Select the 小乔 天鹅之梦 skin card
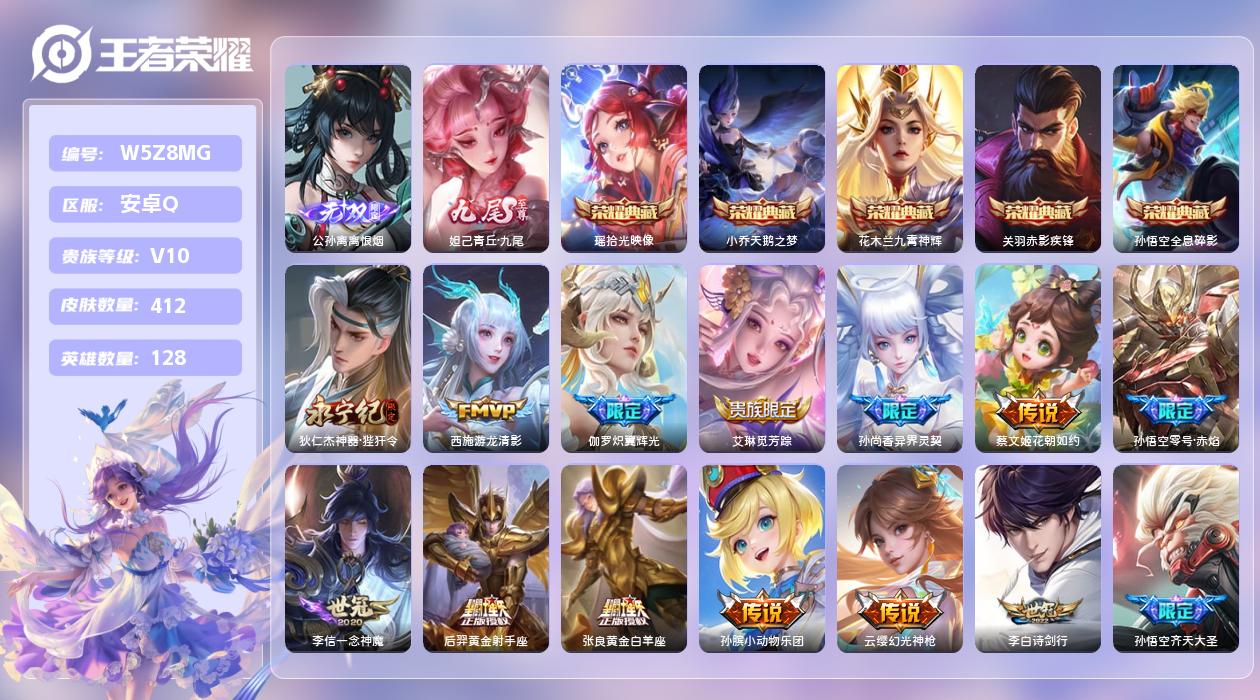The image size is (1260, 700). coord(762,158)
